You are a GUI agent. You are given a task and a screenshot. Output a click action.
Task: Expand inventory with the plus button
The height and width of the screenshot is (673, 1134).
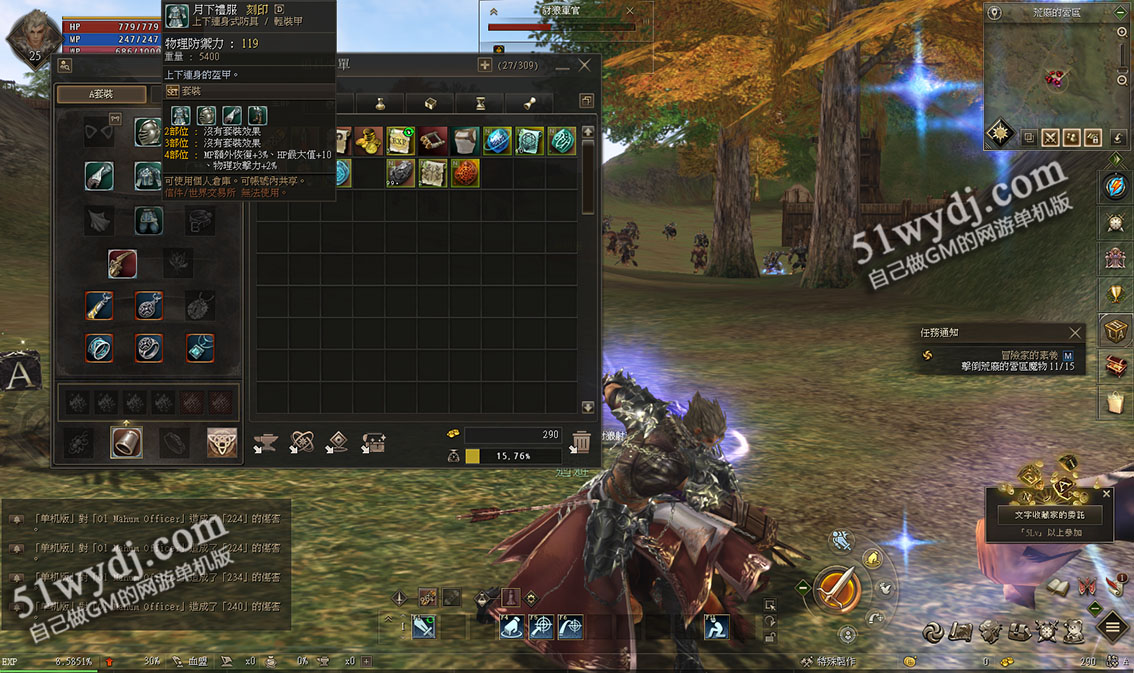[485, 65]
